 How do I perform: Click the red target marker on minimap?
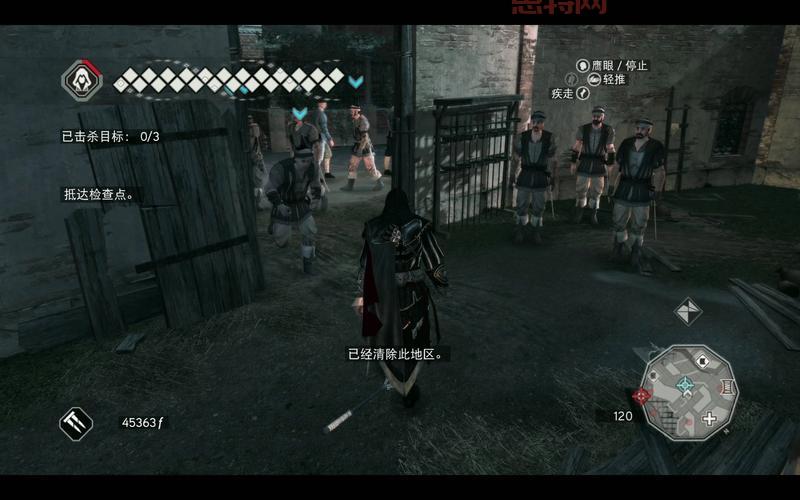coord(642,395)
